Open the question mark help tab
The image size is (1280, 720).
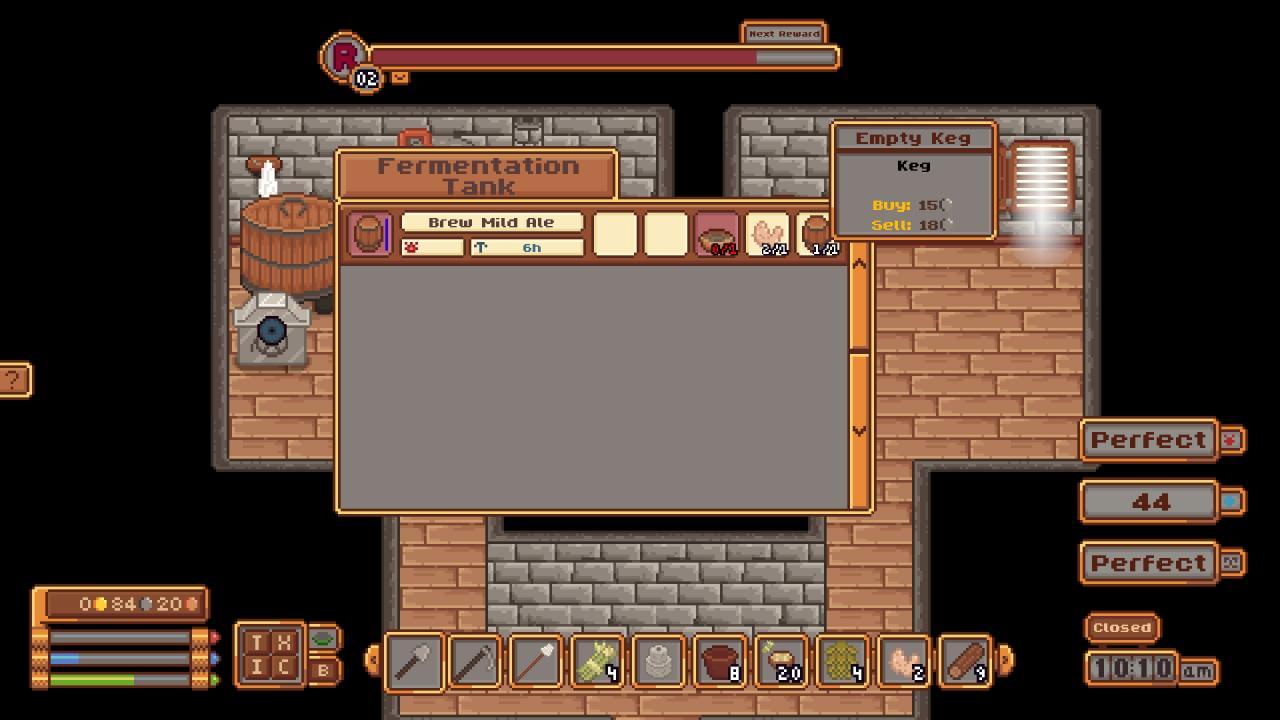pos(13,380)
